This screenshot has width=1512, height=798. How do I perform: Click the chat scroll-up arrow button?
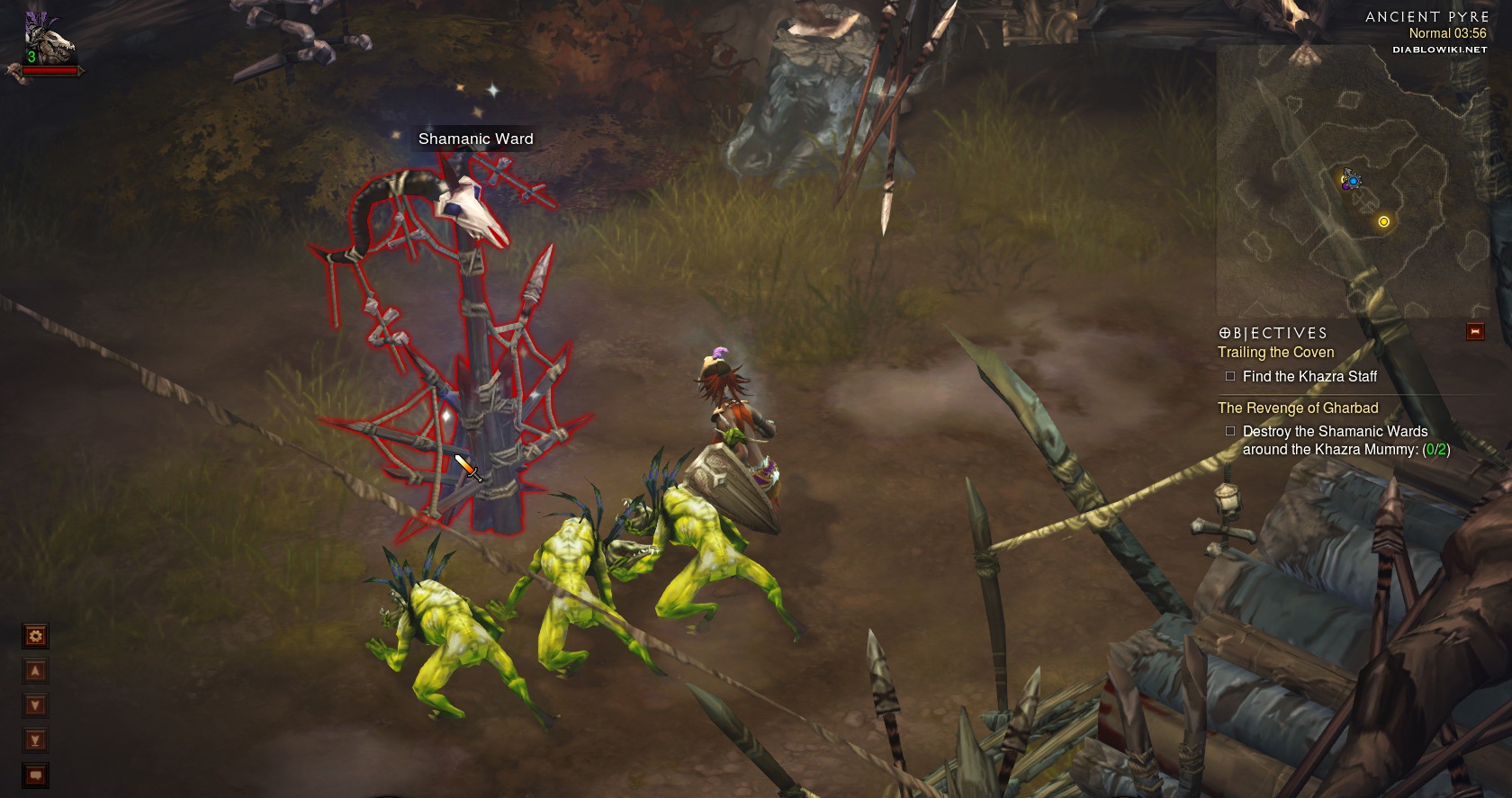click(x=35, y=671)
